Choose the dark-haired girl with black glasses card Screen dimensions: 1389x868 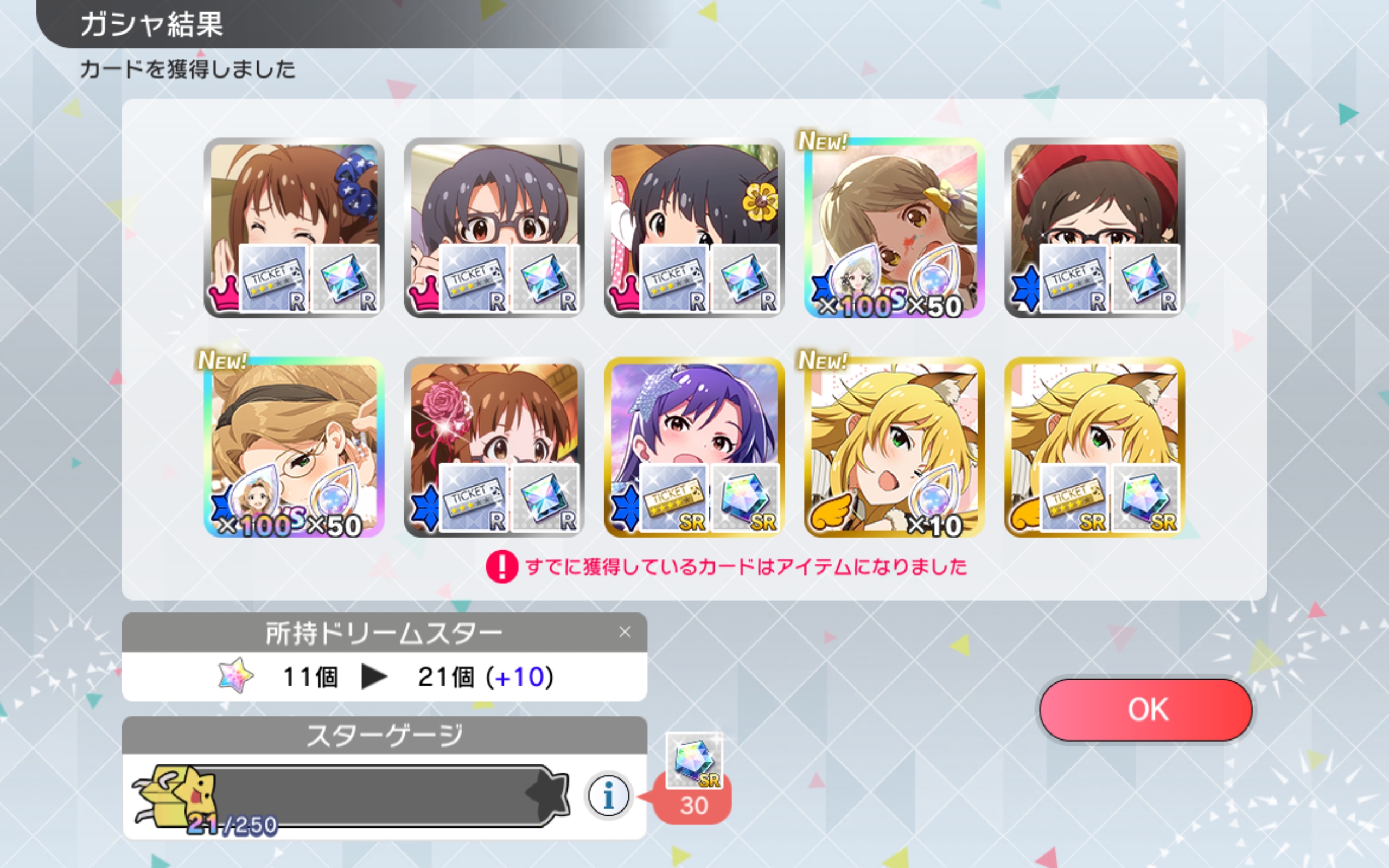click(x=494, y=227)
